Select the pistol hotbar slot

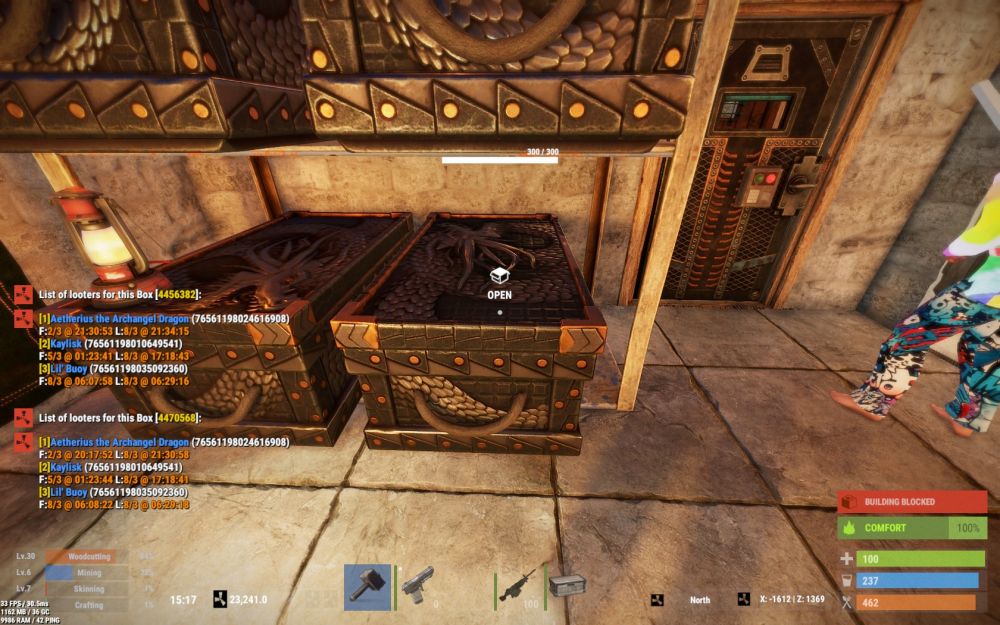(418, 587)
